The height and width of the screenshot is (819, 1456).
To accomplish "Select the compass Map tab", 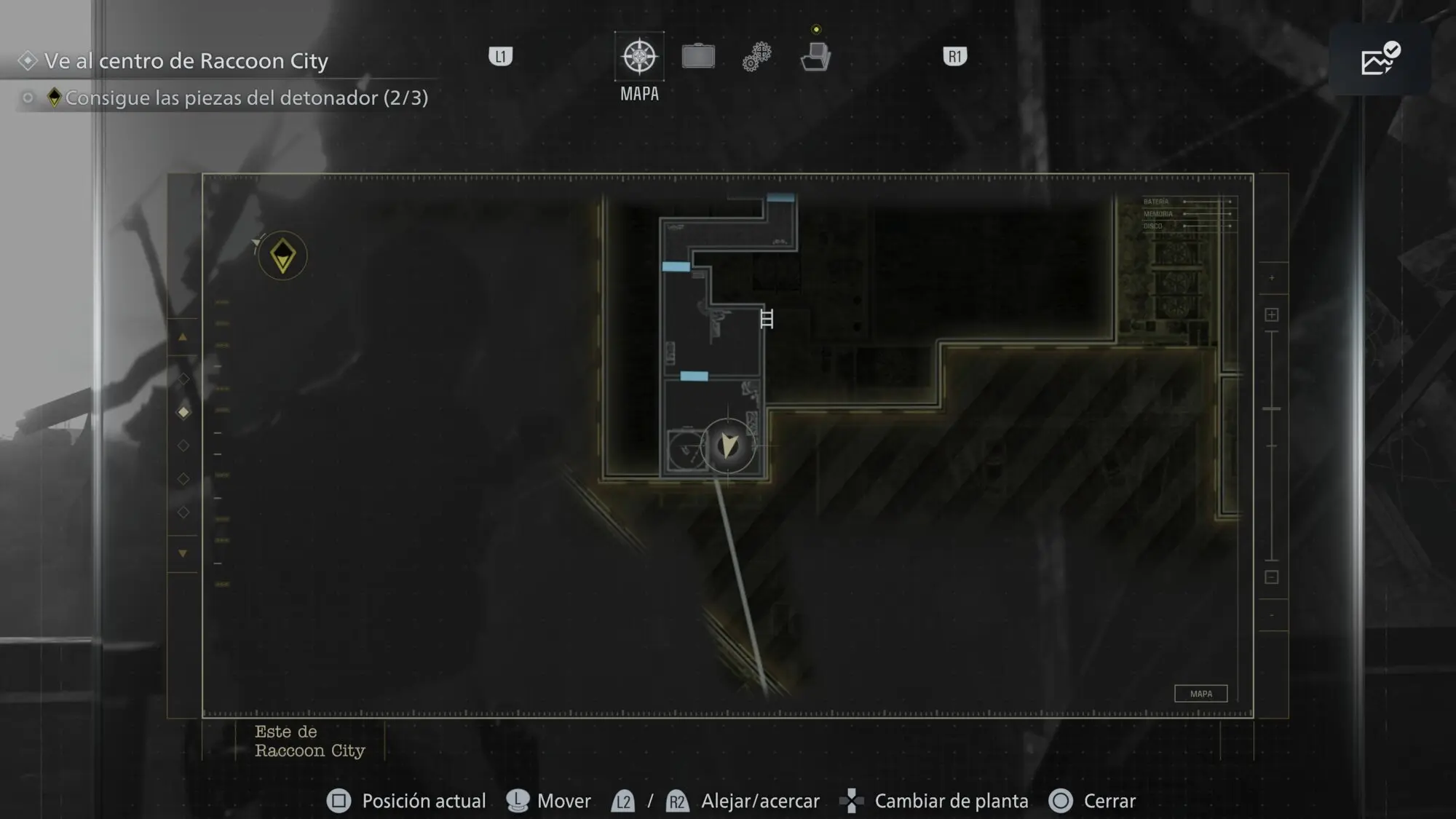I will 639,57.
